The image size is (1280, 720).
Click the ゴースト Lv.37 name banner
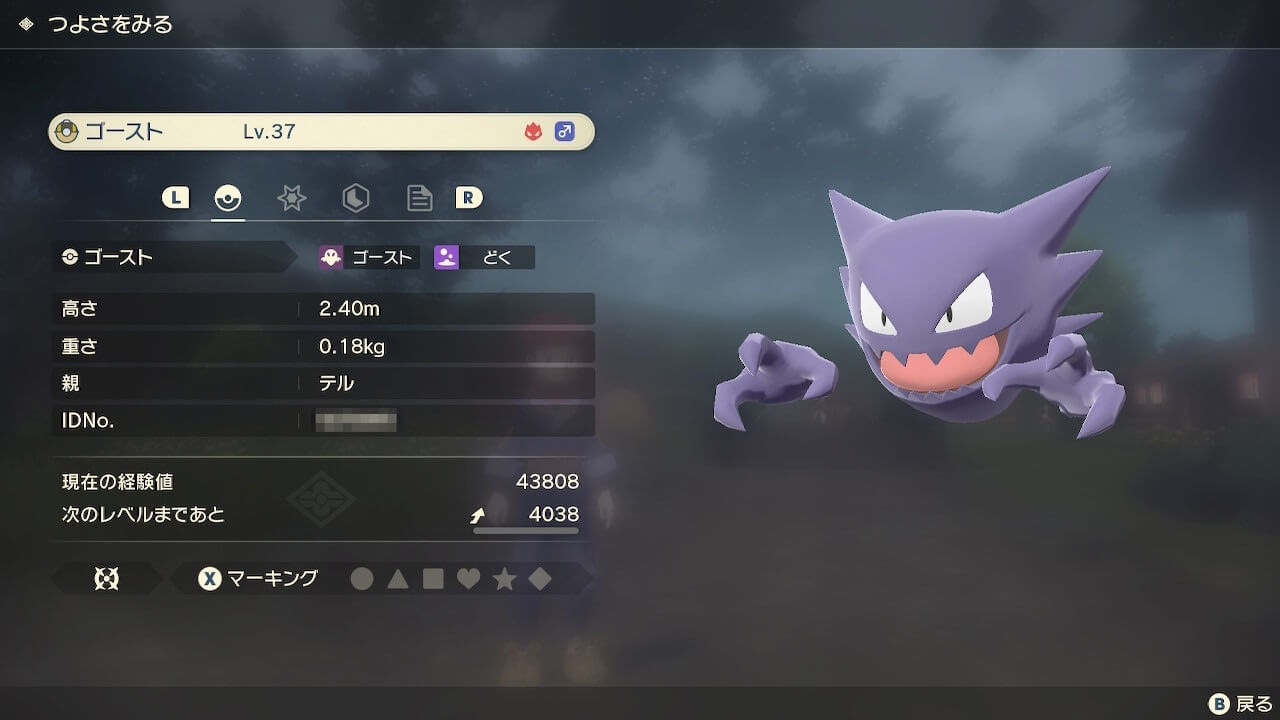point(321,132)
